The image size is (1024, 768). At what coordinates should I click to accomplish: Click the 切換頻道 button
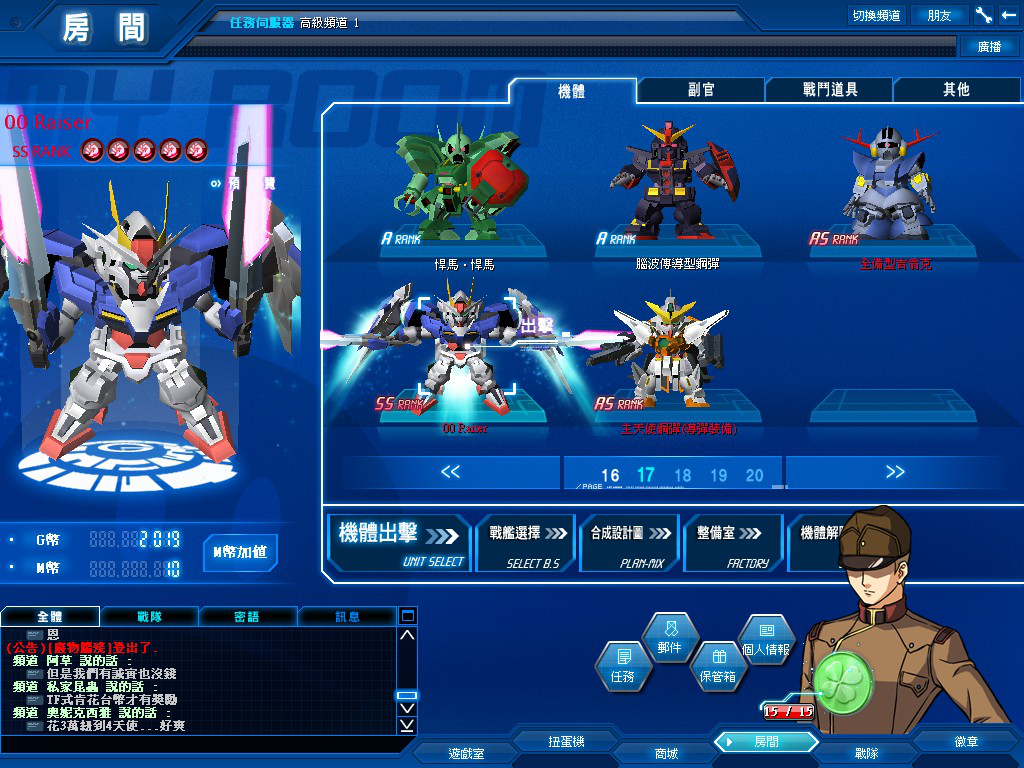click(x=875, y=15)
